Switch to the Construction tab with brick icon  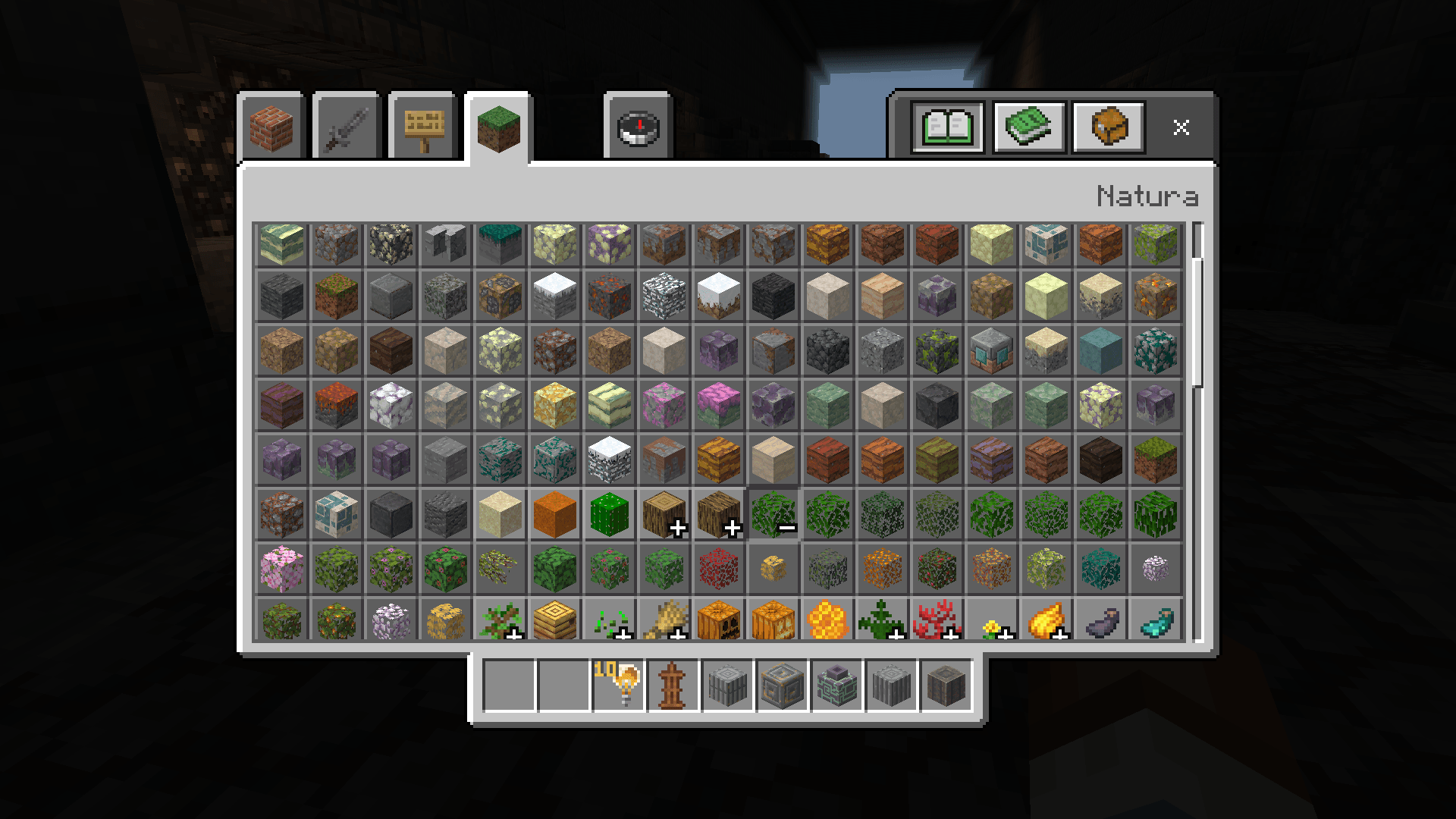[271, 127]
